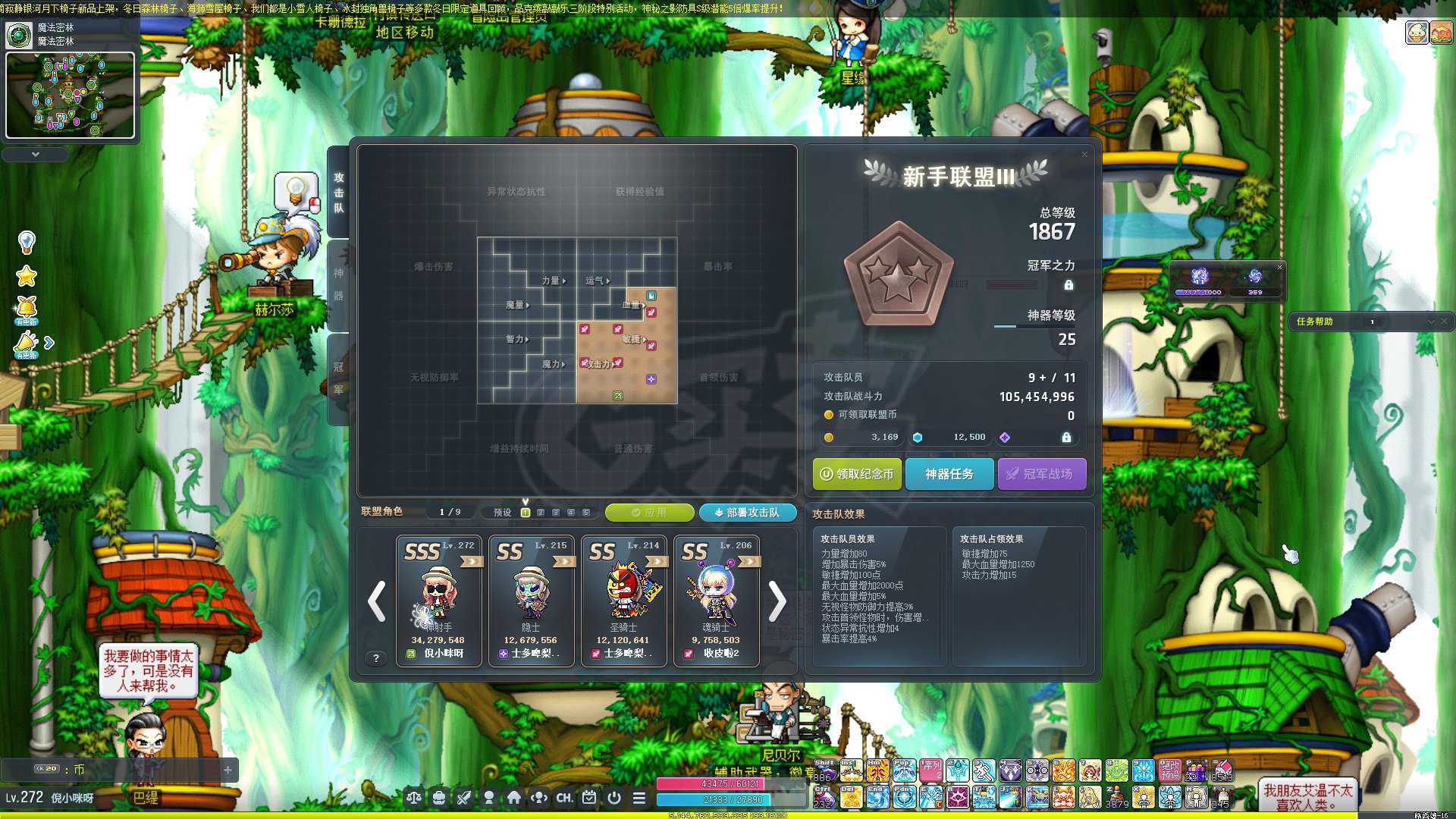Select union preset 2

tap(541, 513)
